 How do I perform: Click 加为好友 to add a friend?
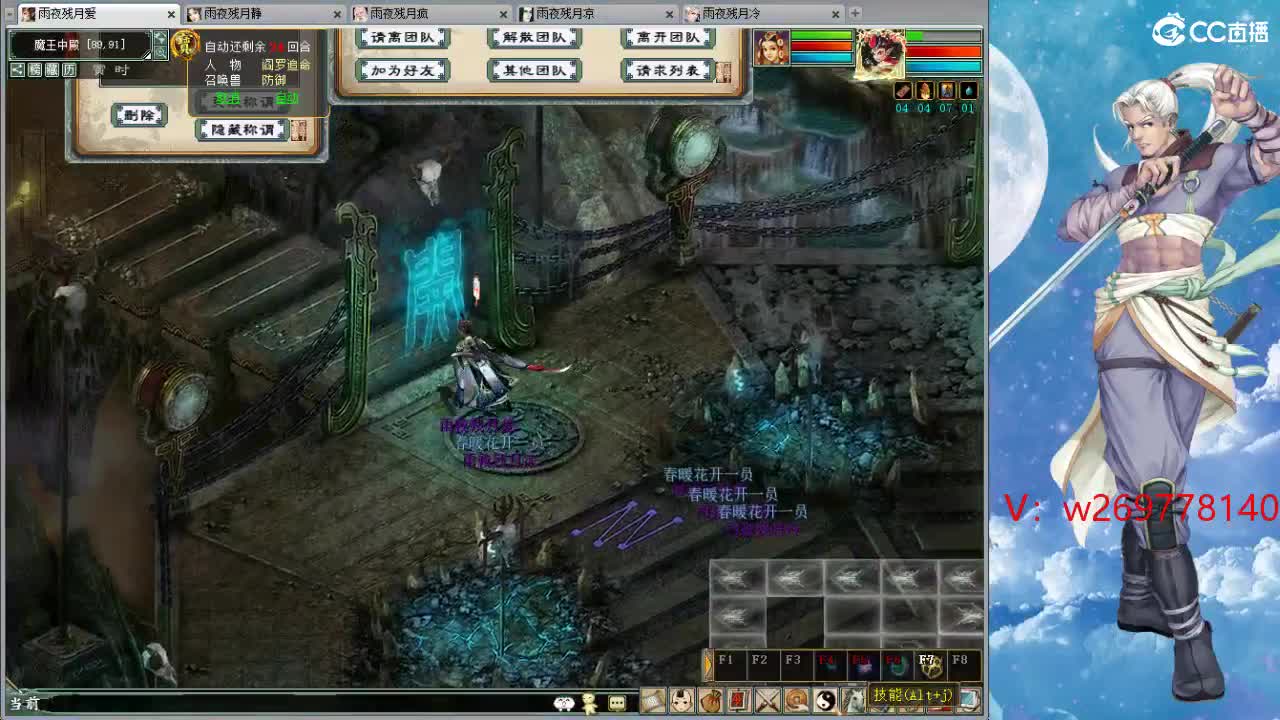point(400,70)
